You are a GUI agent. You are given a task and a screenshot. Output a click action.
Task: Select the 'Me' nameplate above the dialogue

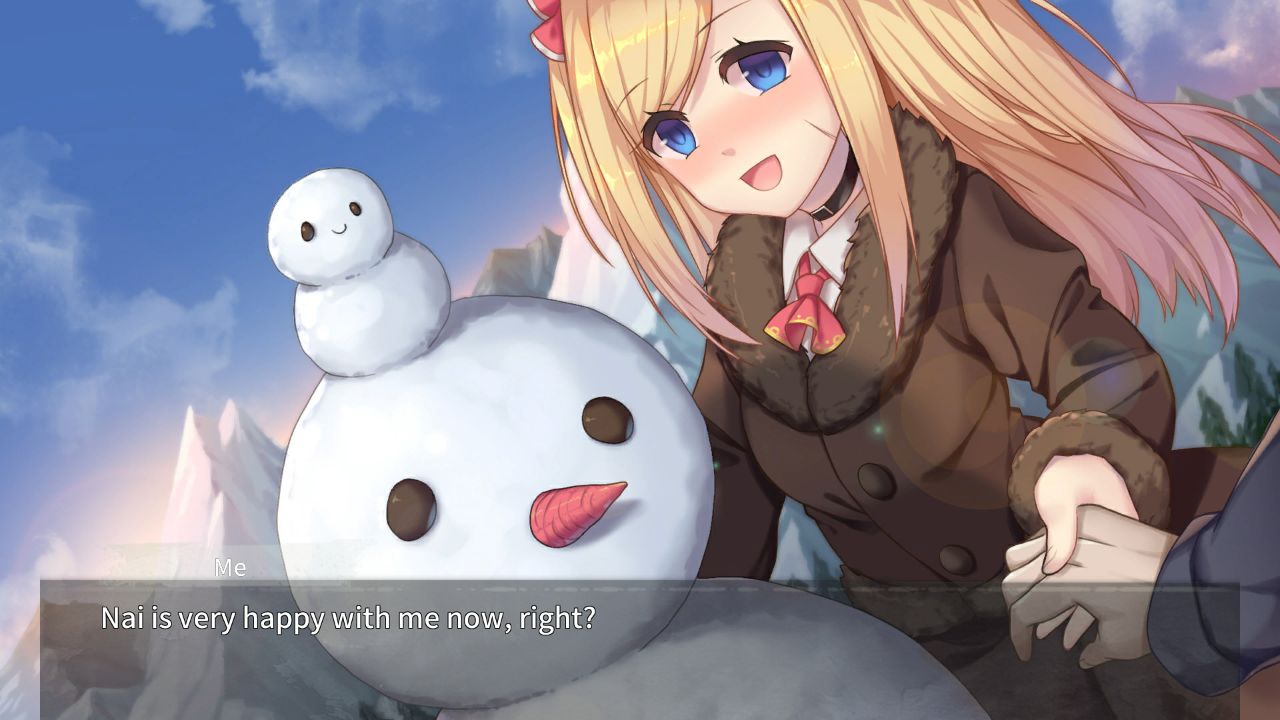tap(232, 568)
